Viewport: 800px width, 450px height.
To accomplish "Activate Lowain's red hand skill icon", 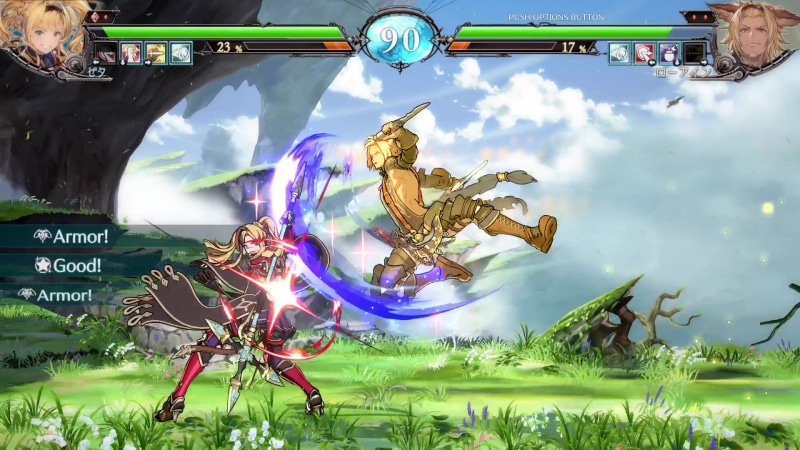I will [645, 53].
